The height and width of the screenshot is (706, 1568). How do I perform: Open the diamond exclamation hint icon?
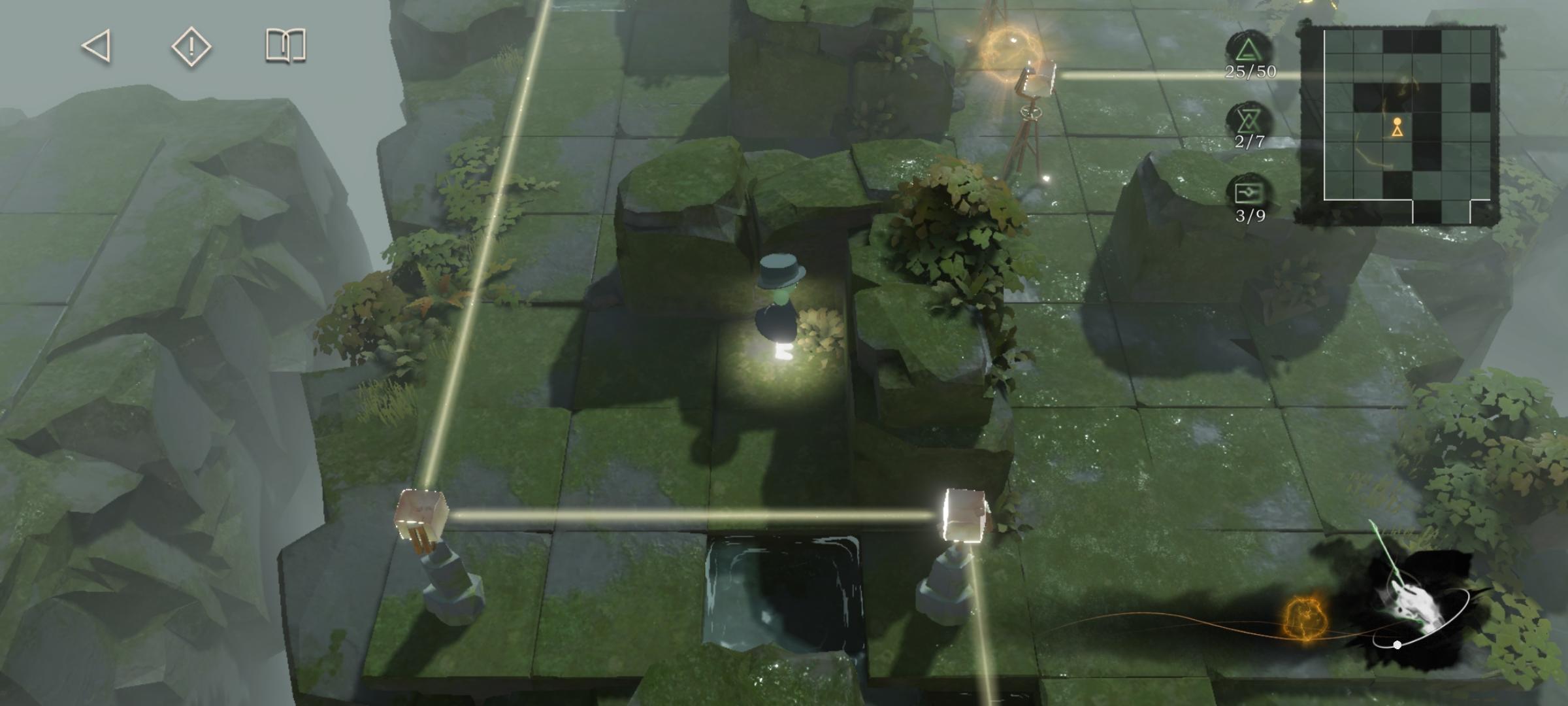(x=191, y=46)
